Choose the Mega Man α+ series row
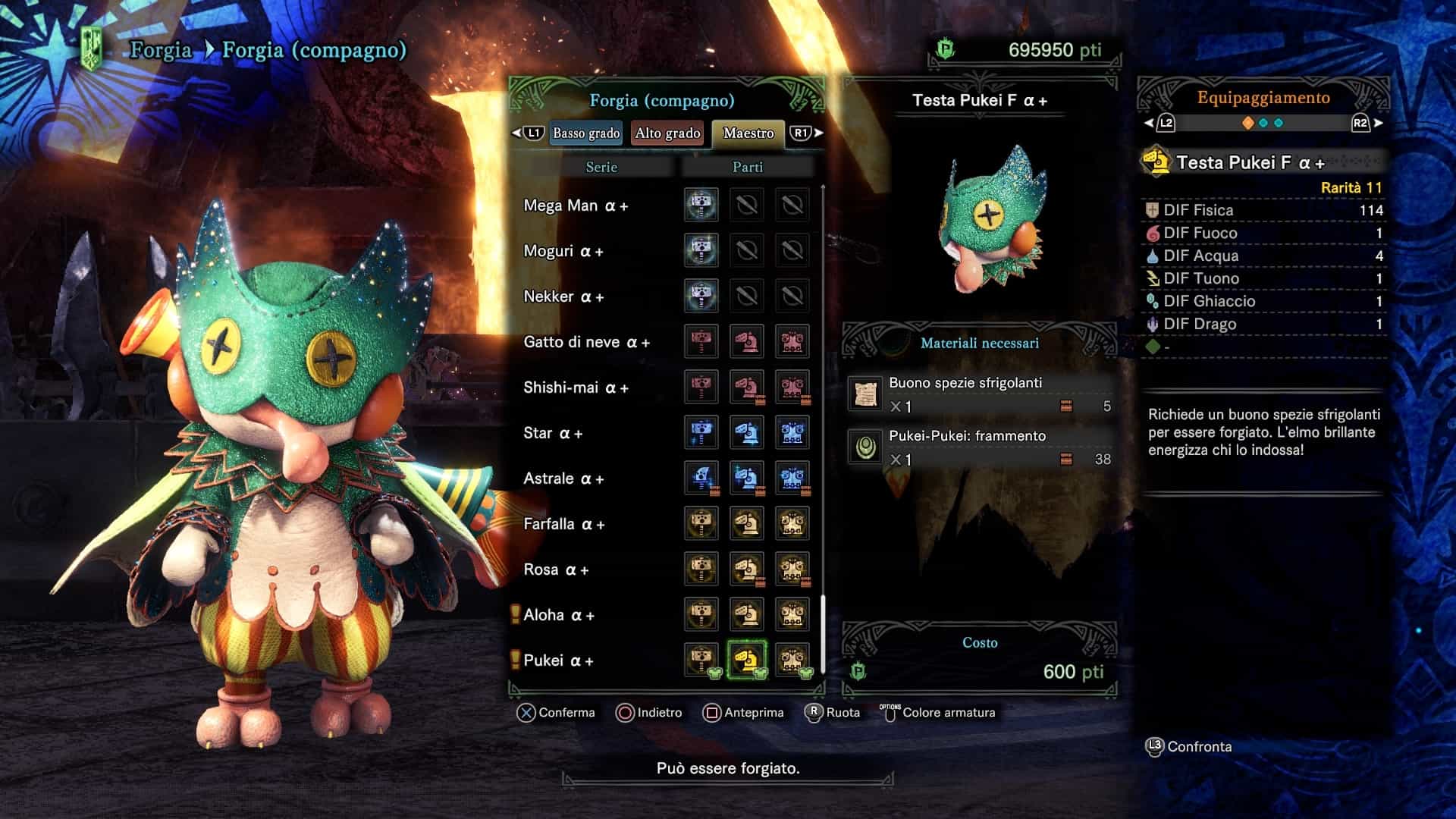1456x819 pixels. 576,206
